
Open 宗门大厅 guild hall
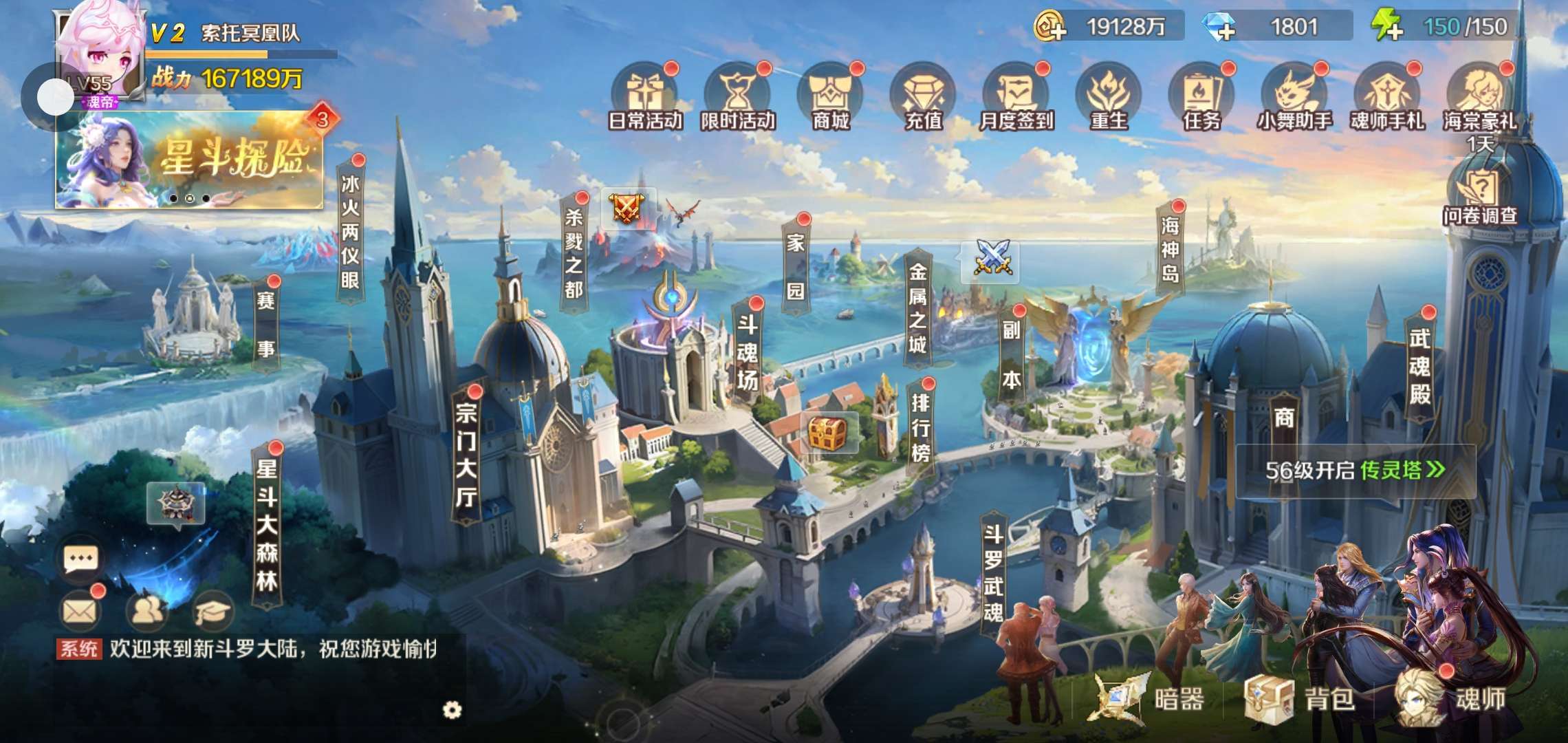(466, 454)
